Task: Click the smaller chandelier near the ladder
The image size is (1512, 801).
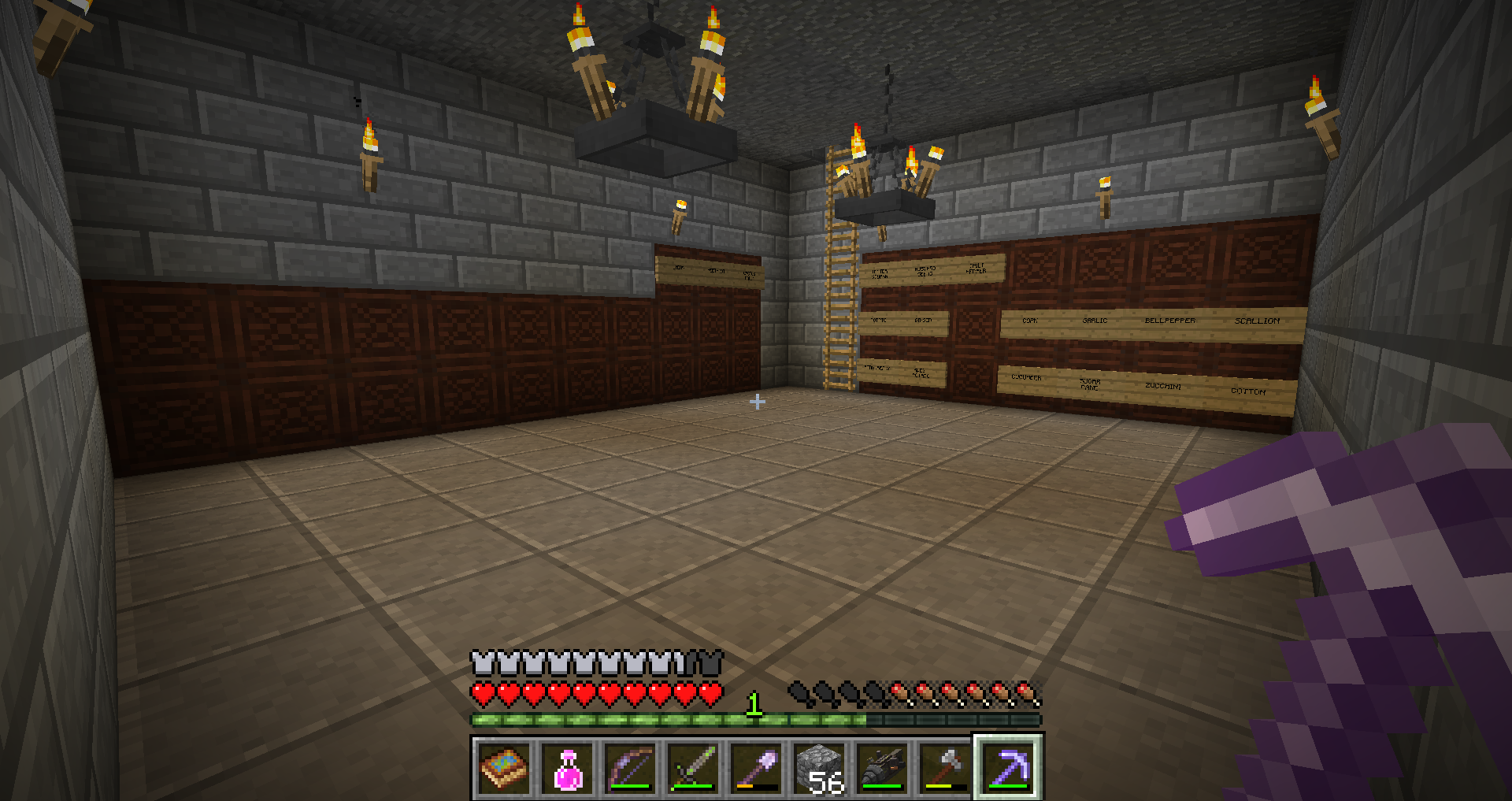Action: [x=886, y=201]
